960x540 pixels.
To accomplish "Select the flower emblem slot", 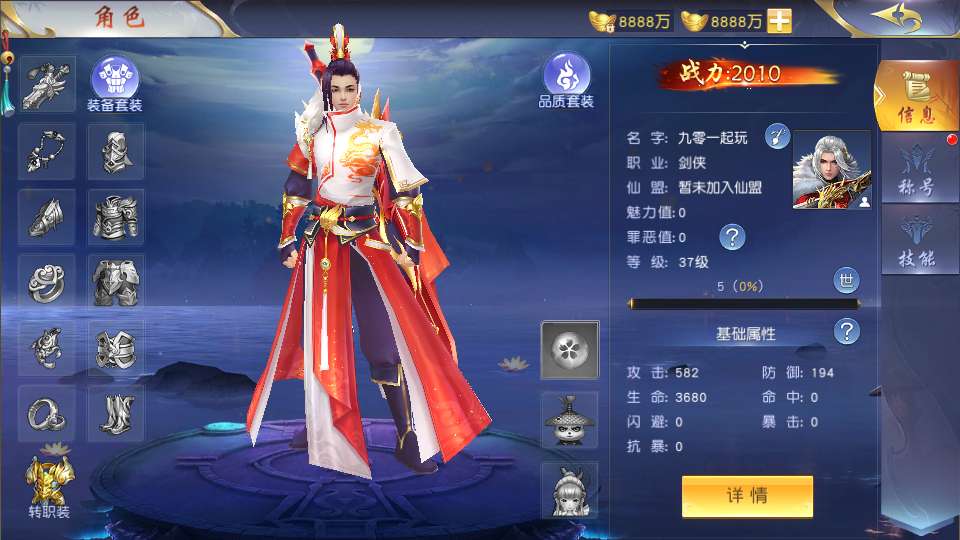I will pos(570,350).
